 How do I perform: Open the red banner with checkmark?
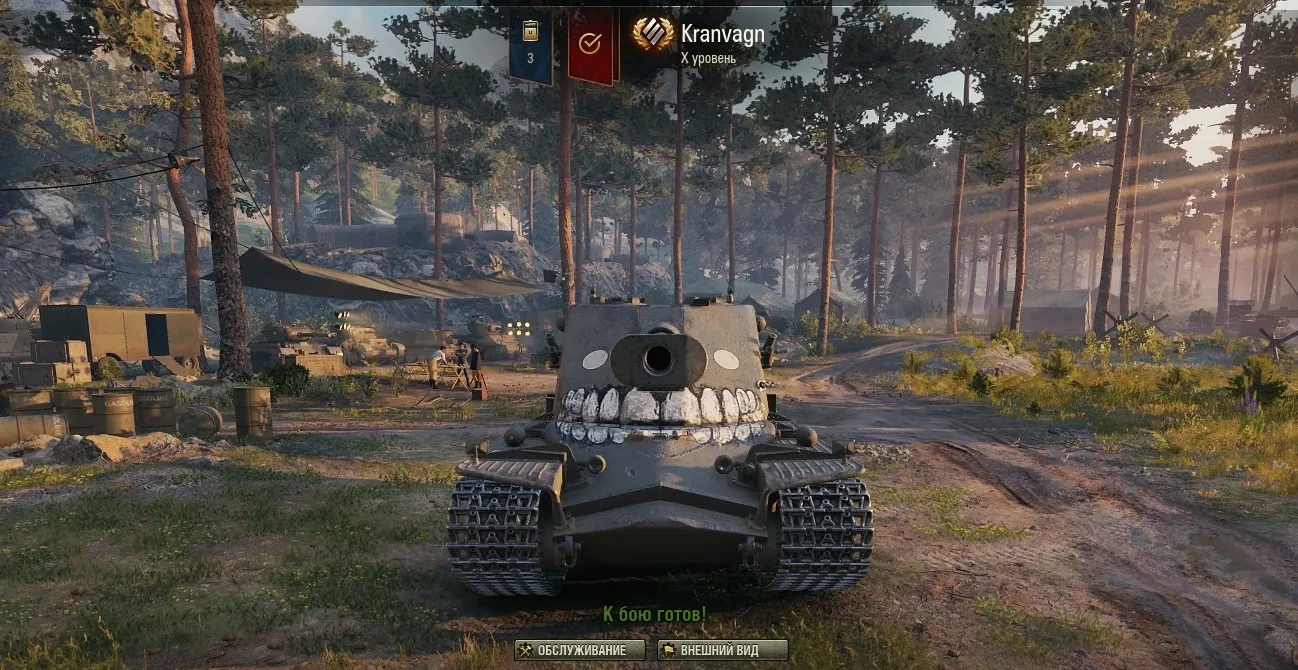pyautogui.click(x=591, y=45)
